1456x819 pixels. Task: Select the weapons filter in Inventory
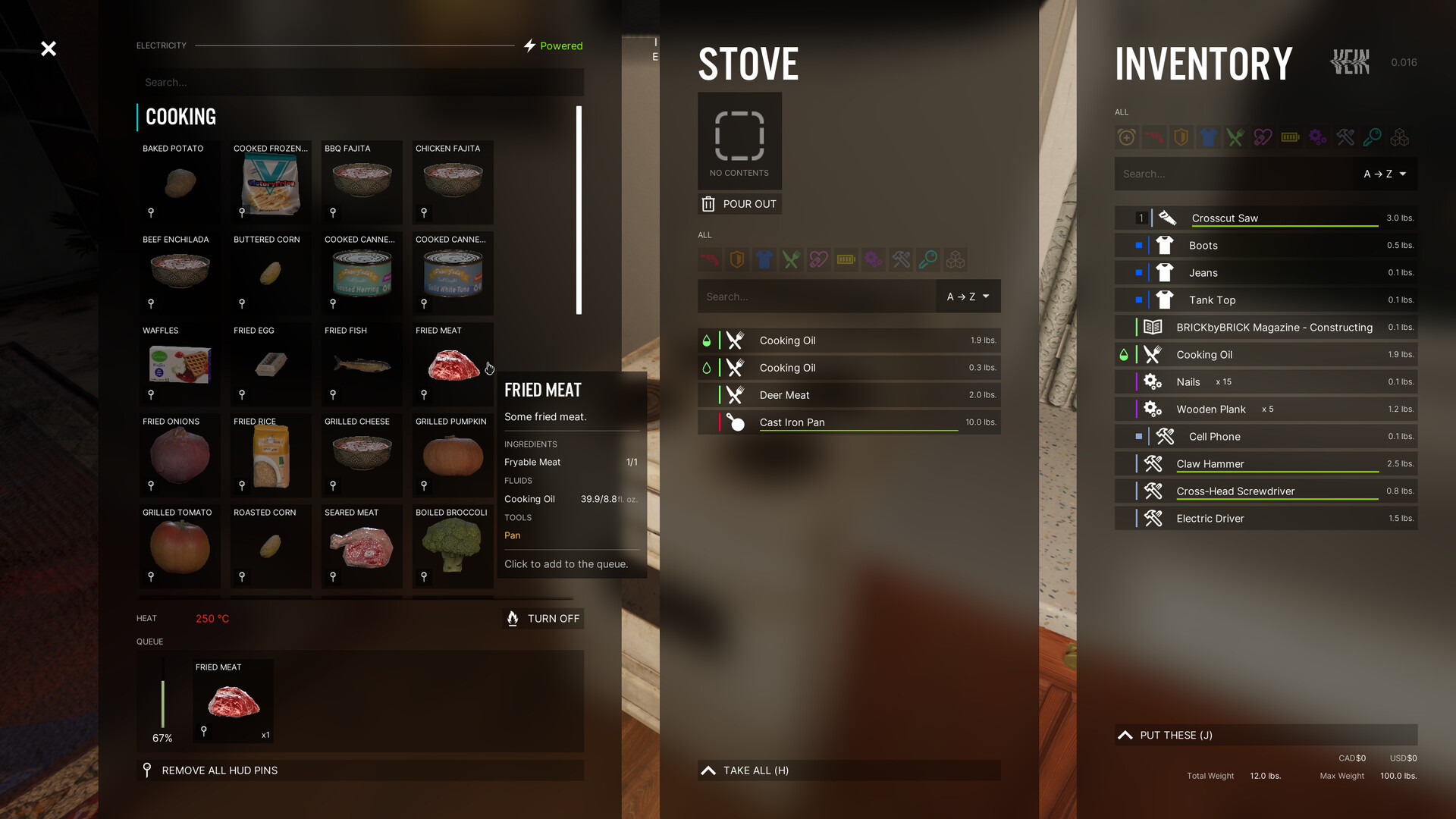point(1153,137)
